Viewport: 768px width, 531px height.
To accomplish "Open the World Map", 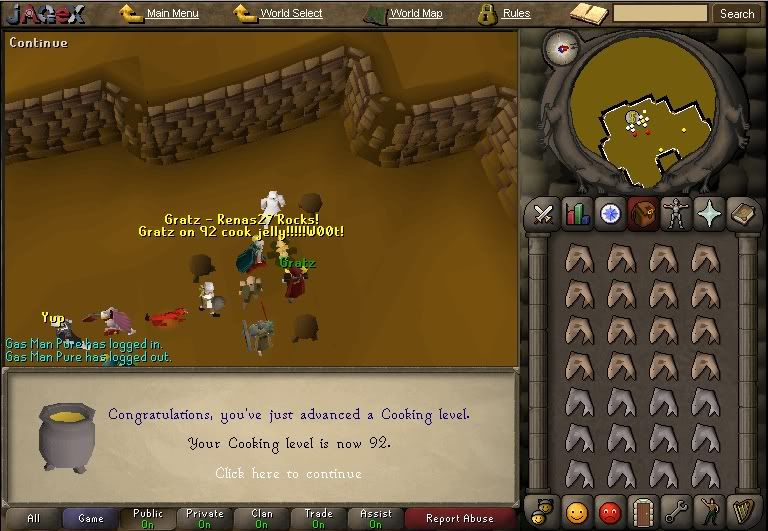I will tap(415, 14).
